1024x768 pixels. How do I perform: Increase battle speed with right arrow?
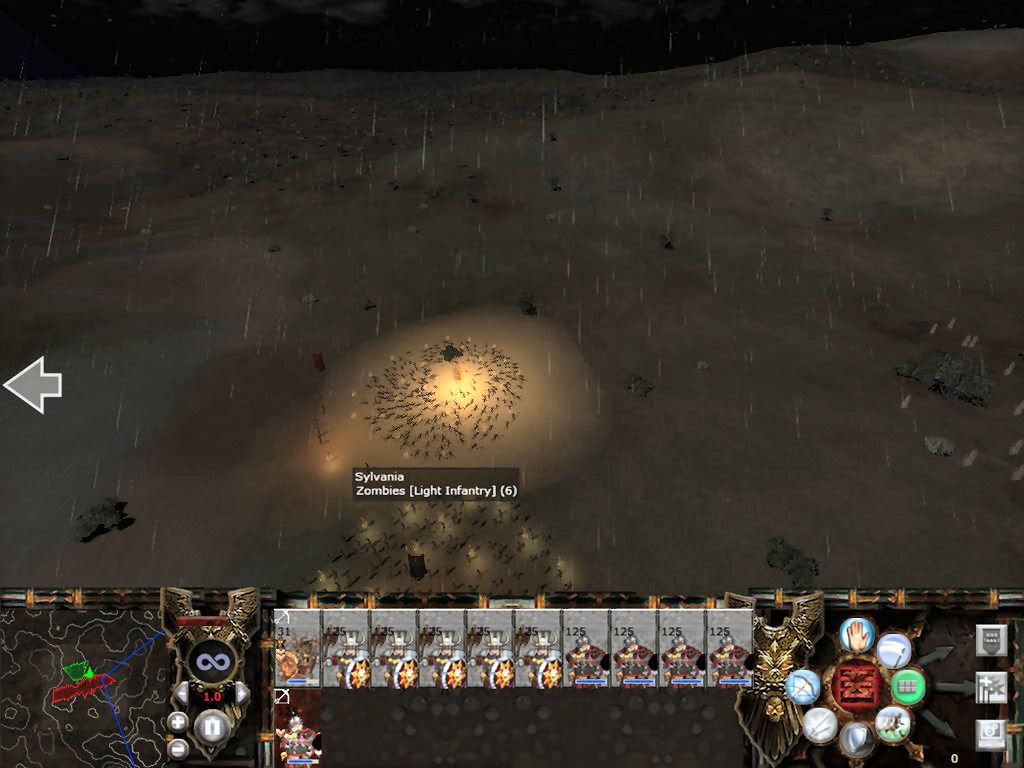[241, 694]
